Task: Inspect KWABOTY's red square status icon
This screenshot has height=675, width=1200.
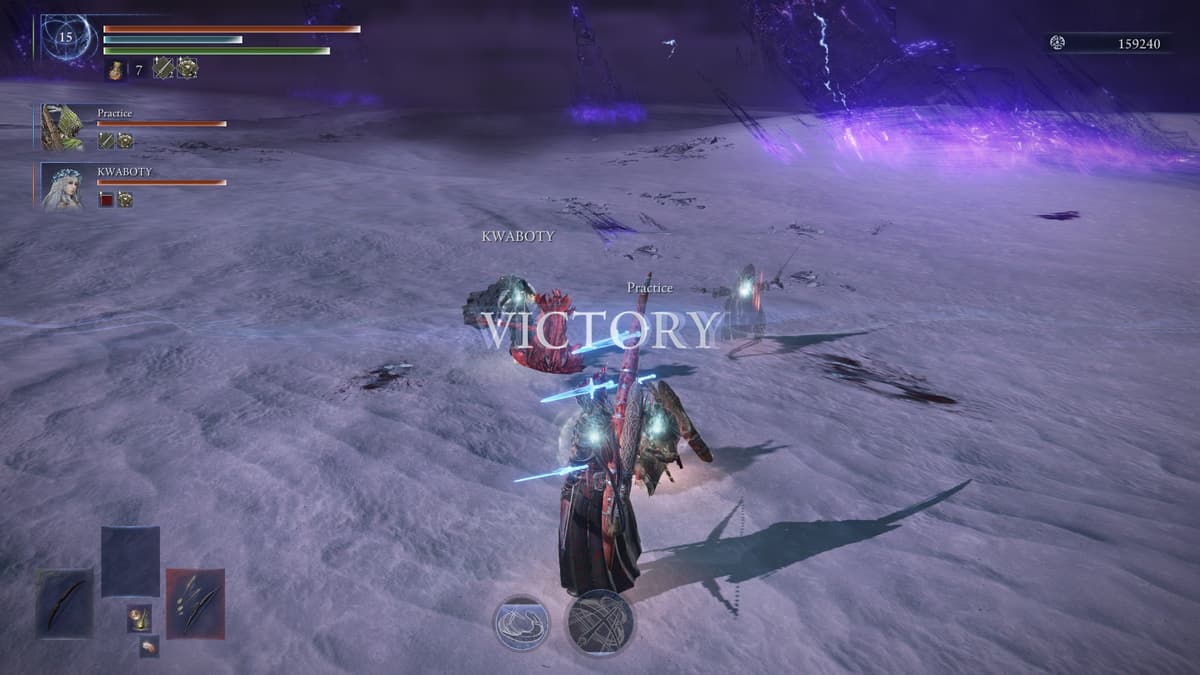Action: [x=105, y=199]
